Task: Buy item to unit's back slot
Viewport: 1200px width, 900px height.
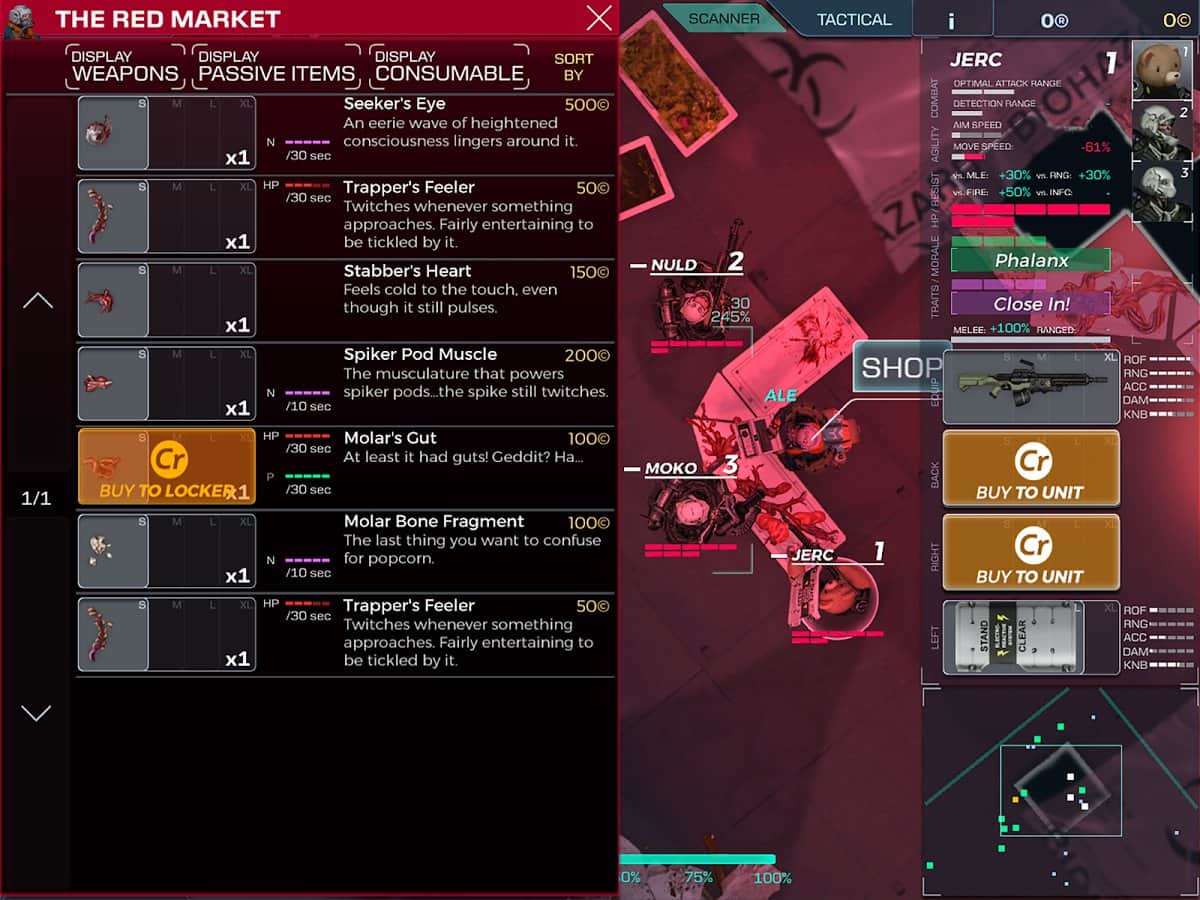Action: (x=1030, y=471)
